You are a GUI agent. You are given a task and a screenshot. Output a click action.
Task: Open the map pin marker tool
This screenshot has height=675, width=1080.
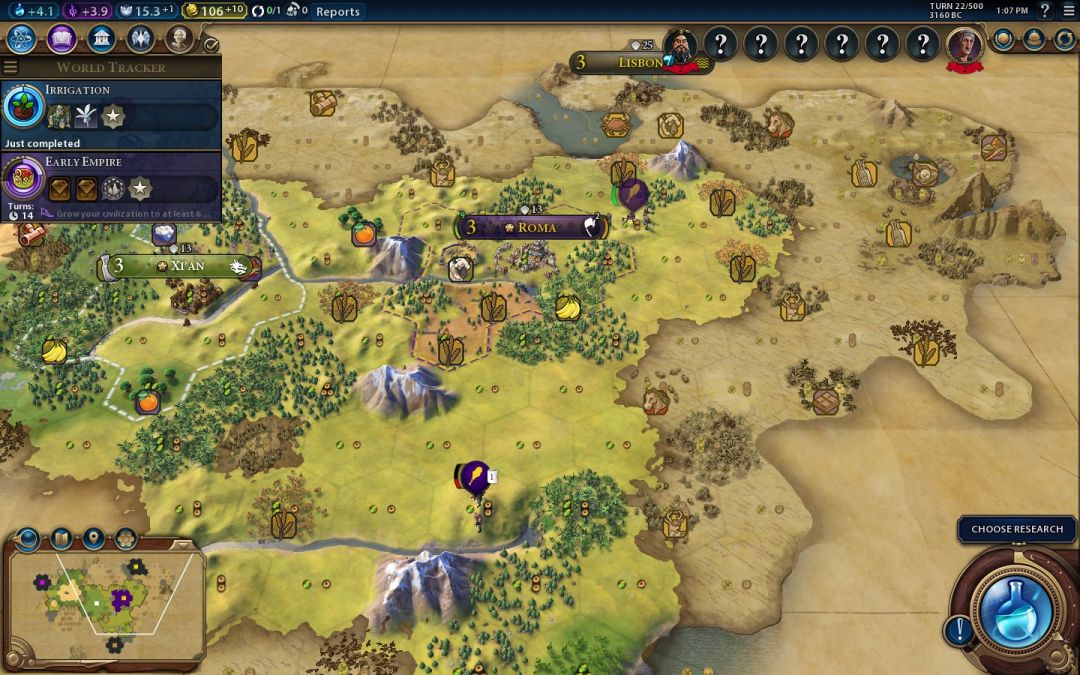click(93, 539)
